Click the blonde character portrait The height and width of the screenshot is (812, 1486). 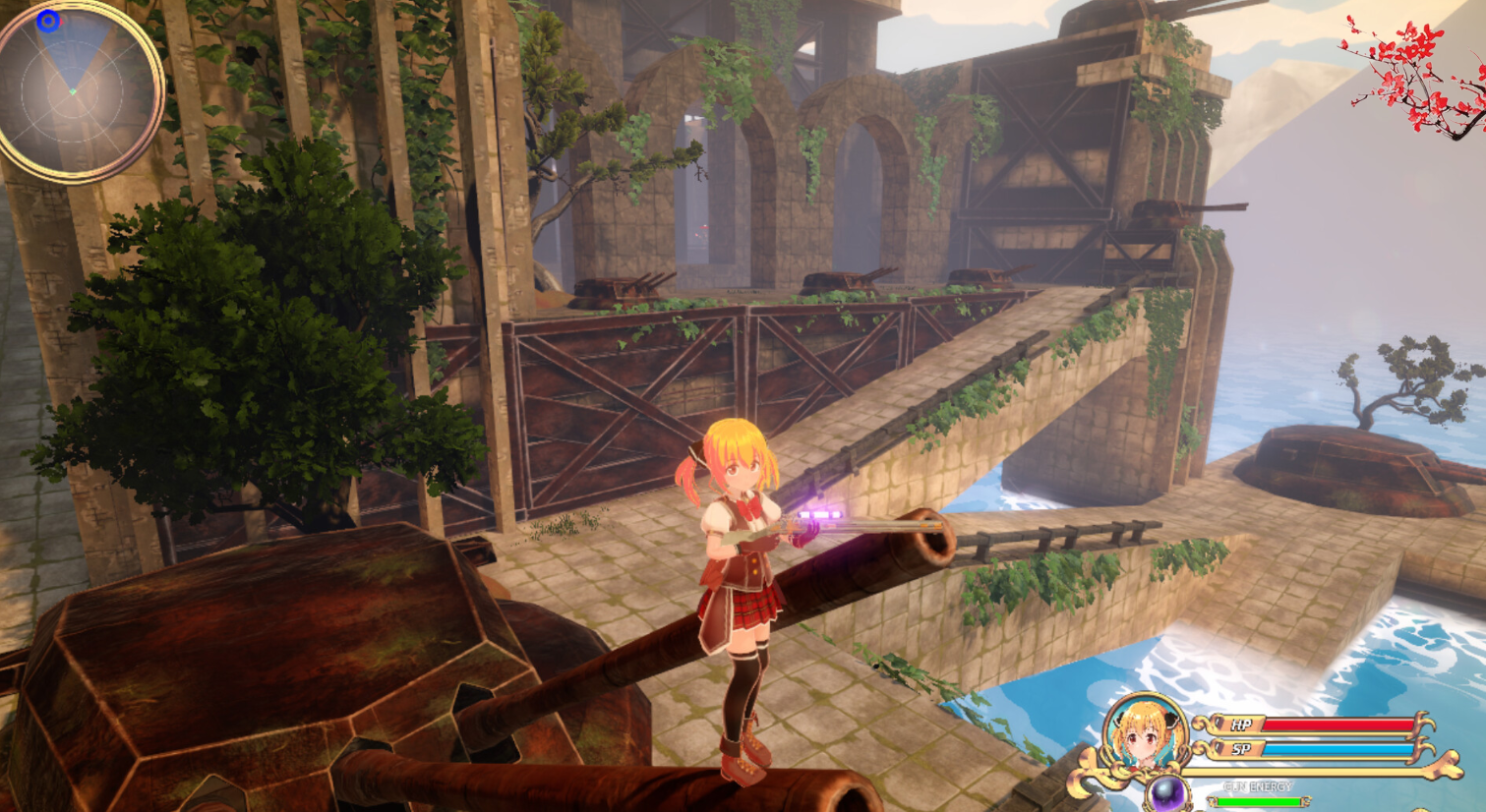point(1145,734)
